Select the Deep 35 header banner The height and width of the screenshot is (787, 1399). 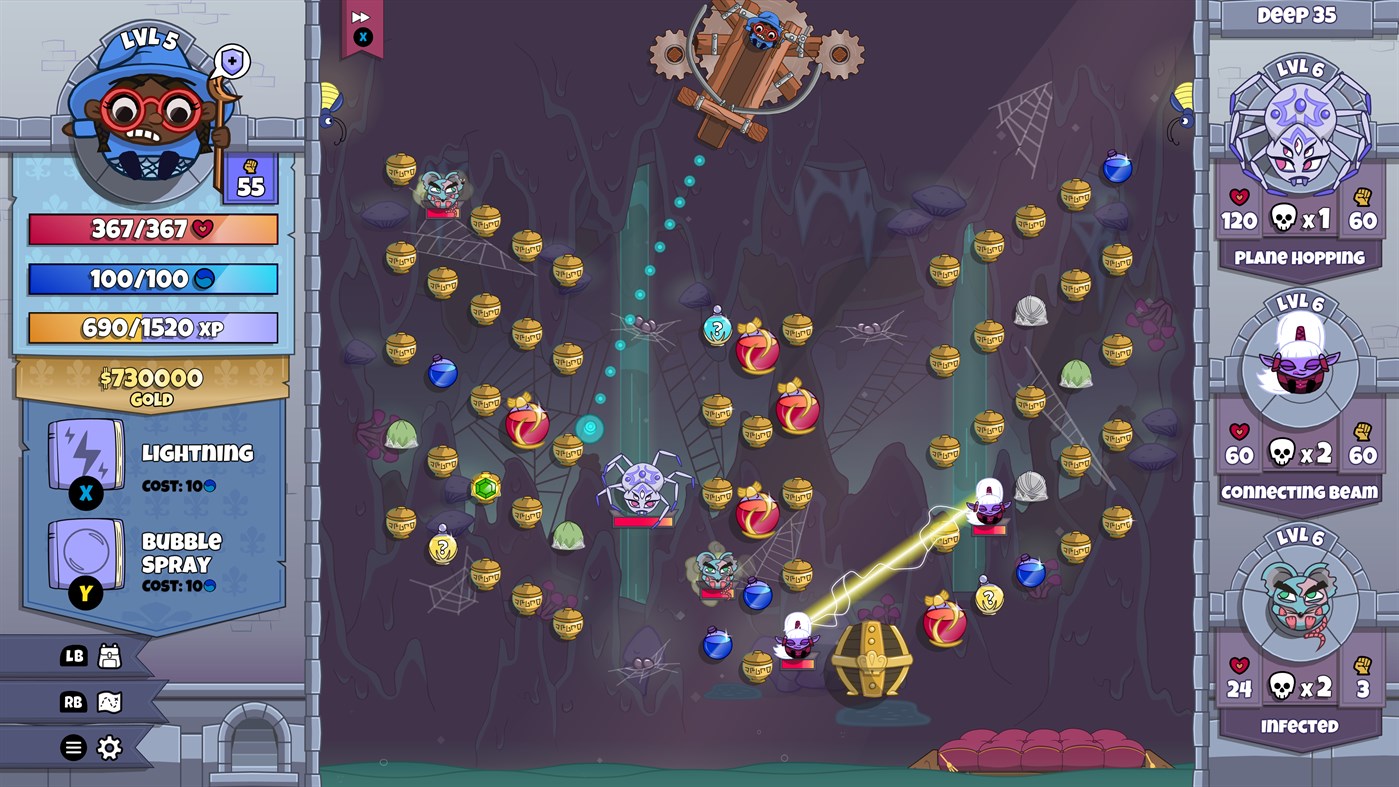[x=1299, y=15]
